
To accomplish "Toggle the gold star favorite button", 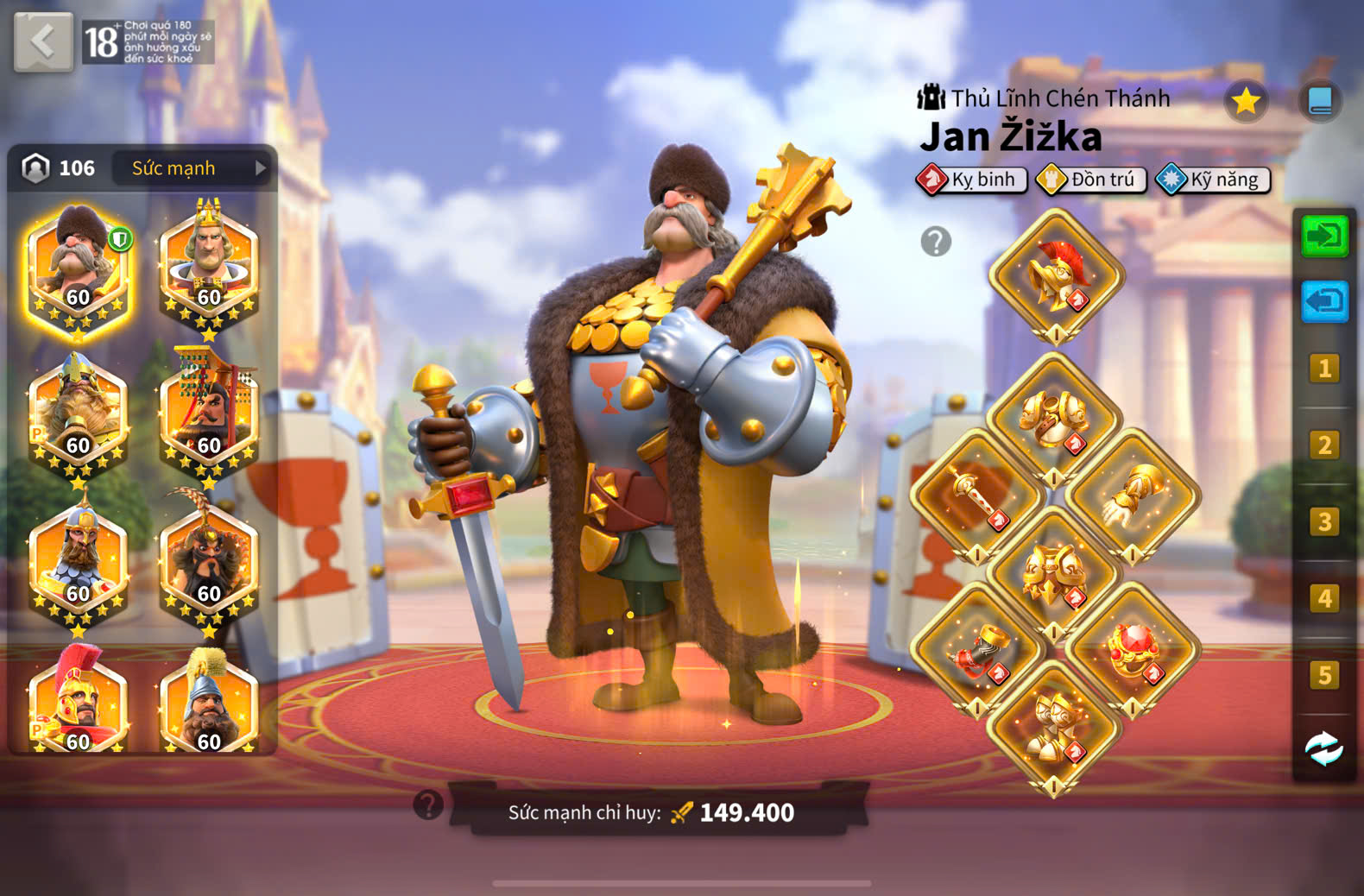I will pos(1246,101).
